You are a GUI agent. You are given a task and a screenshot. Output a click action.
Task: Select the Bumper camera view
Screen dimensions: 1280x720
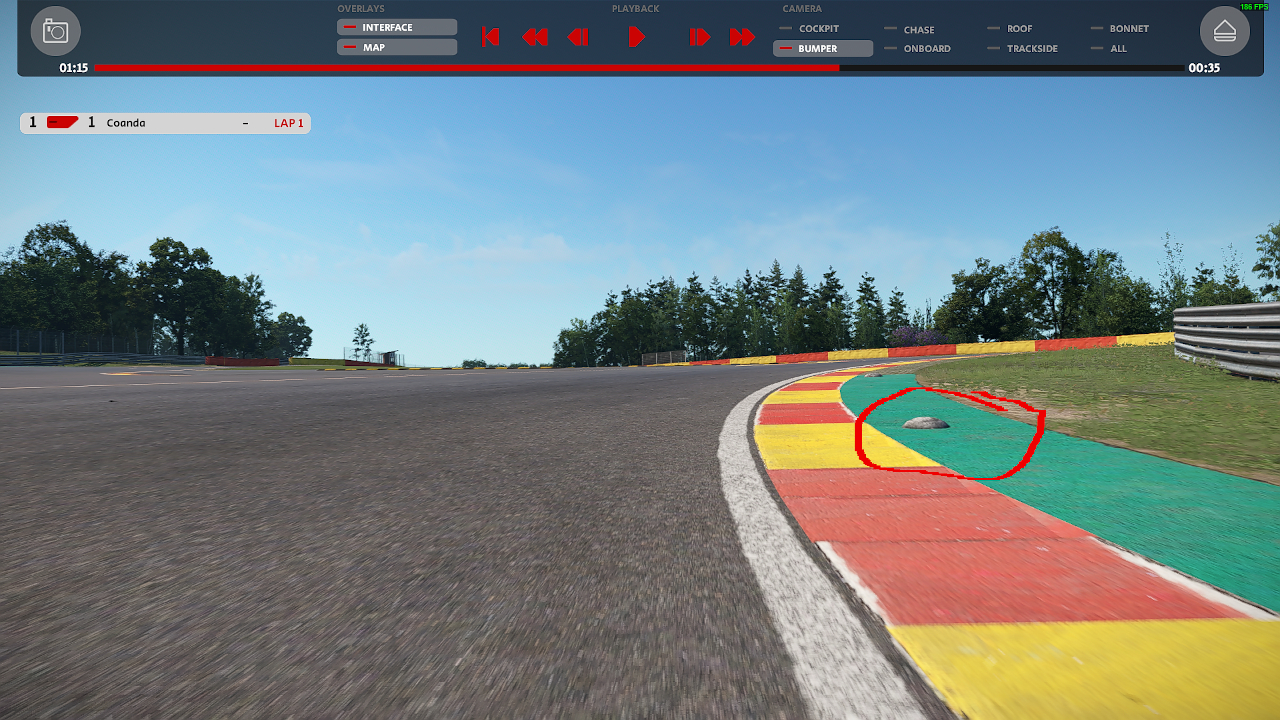point(822,48)
